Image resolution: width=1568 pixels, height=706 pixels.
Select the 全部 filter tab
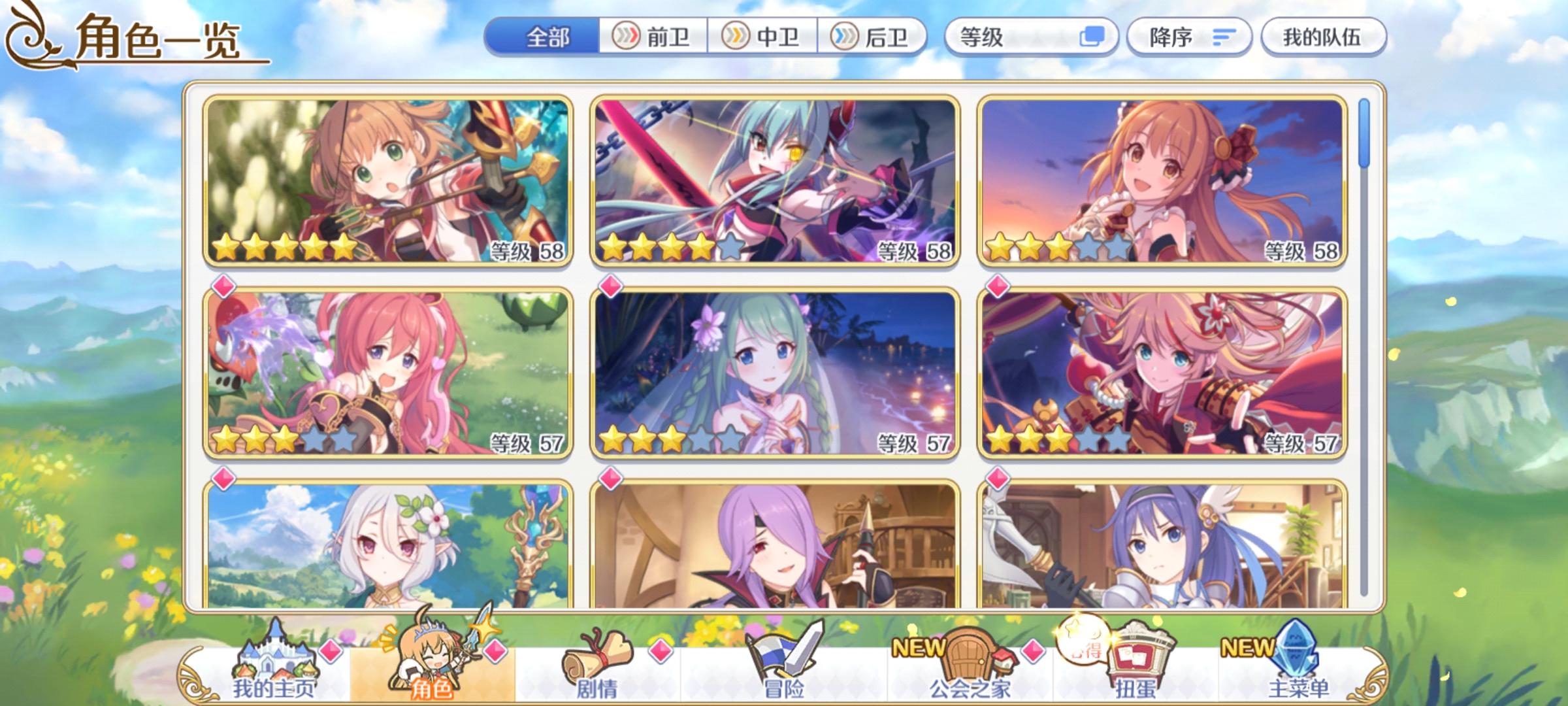[x=549, y=38]
